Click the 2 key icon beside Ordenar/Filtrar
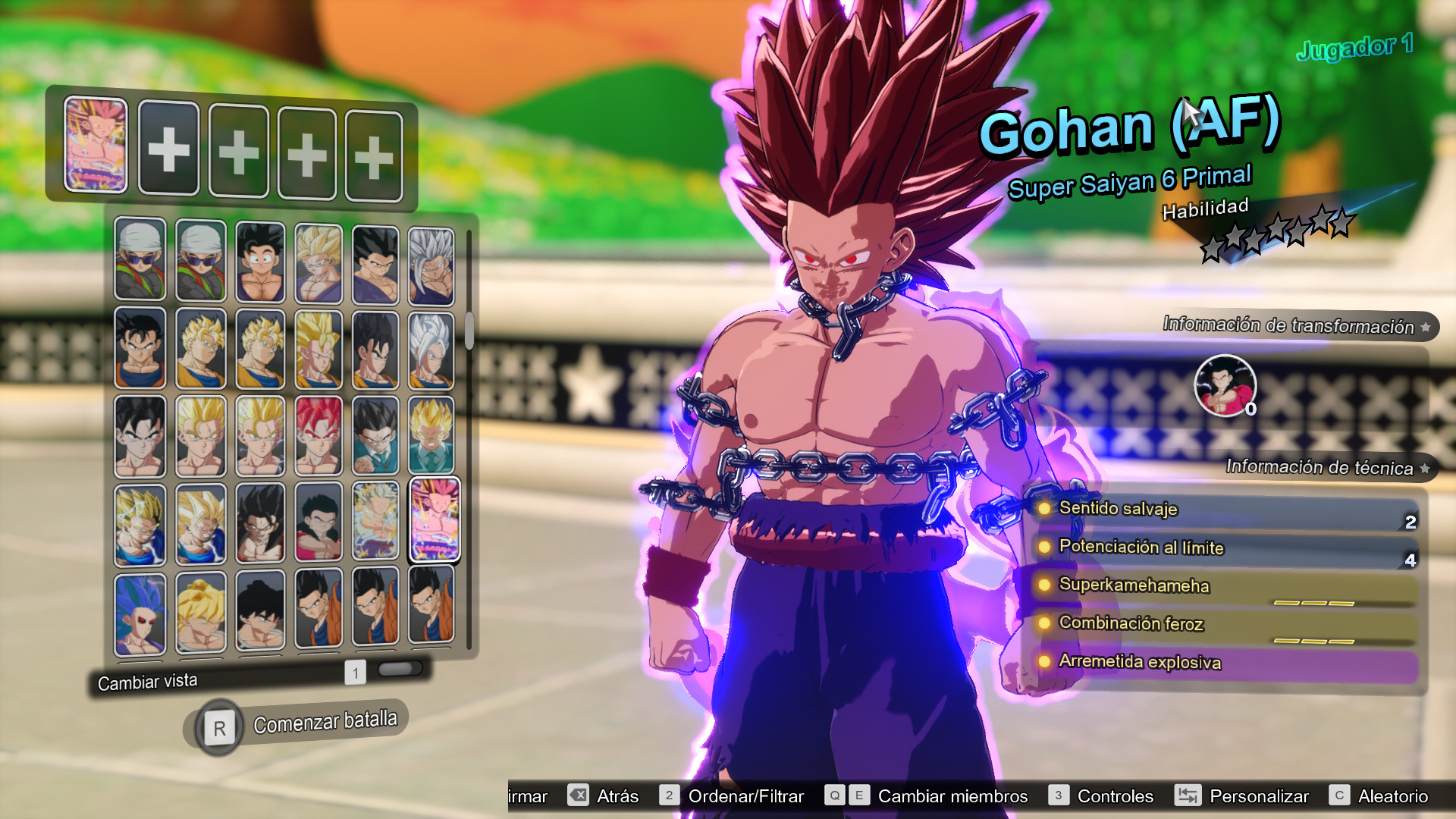The image size is (1456, 819). click(668, 796)
